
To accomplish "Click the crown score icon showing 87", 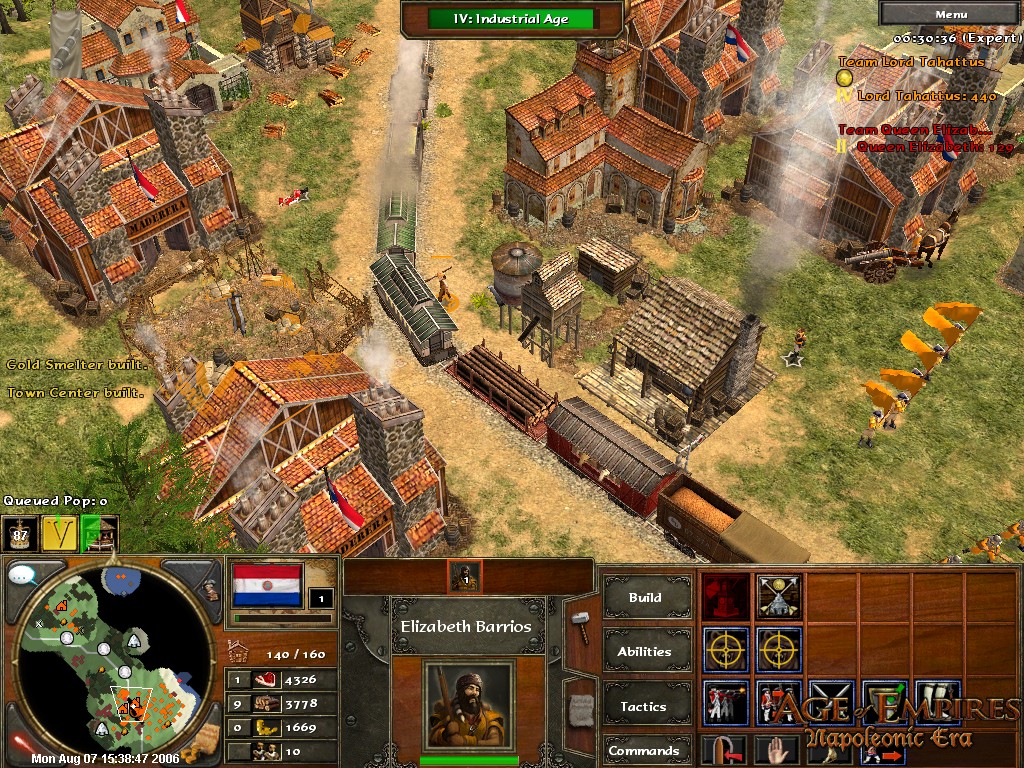I will point(18,533).
